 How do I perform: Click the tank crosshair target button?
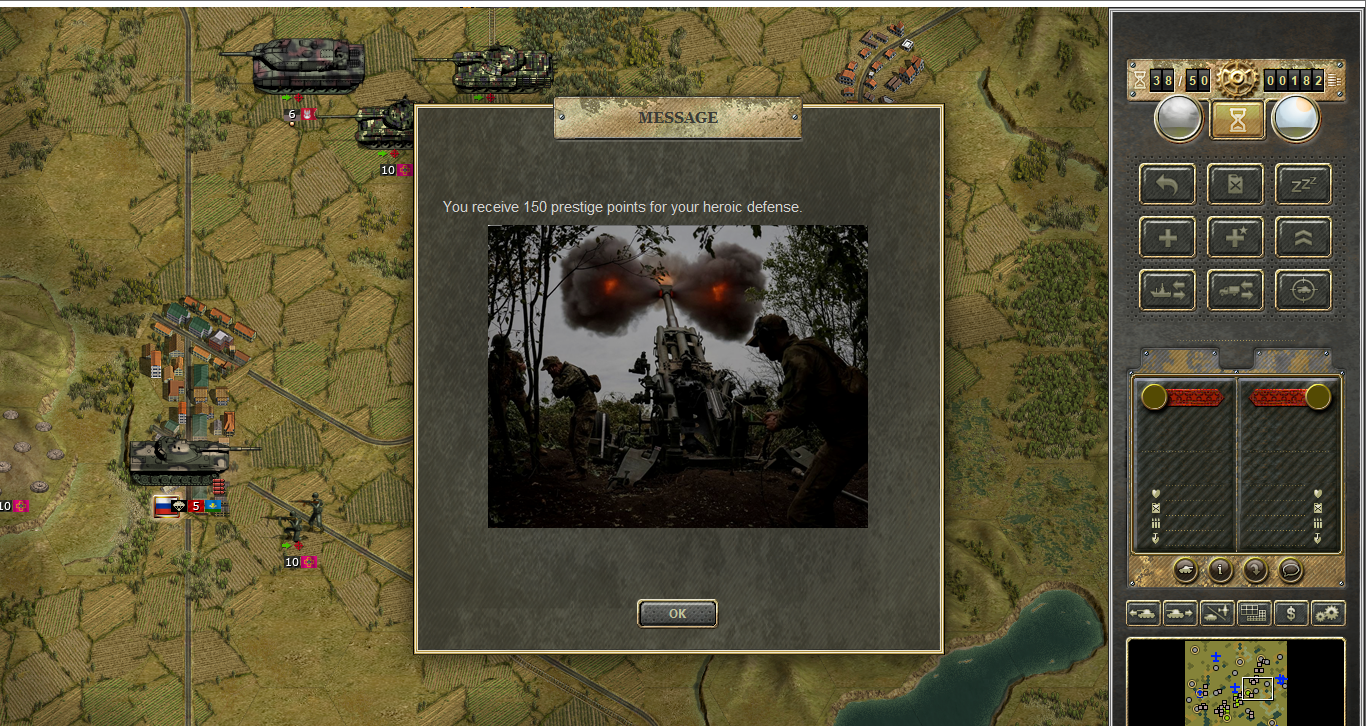pyautogui.click(x=1303, y=290)
